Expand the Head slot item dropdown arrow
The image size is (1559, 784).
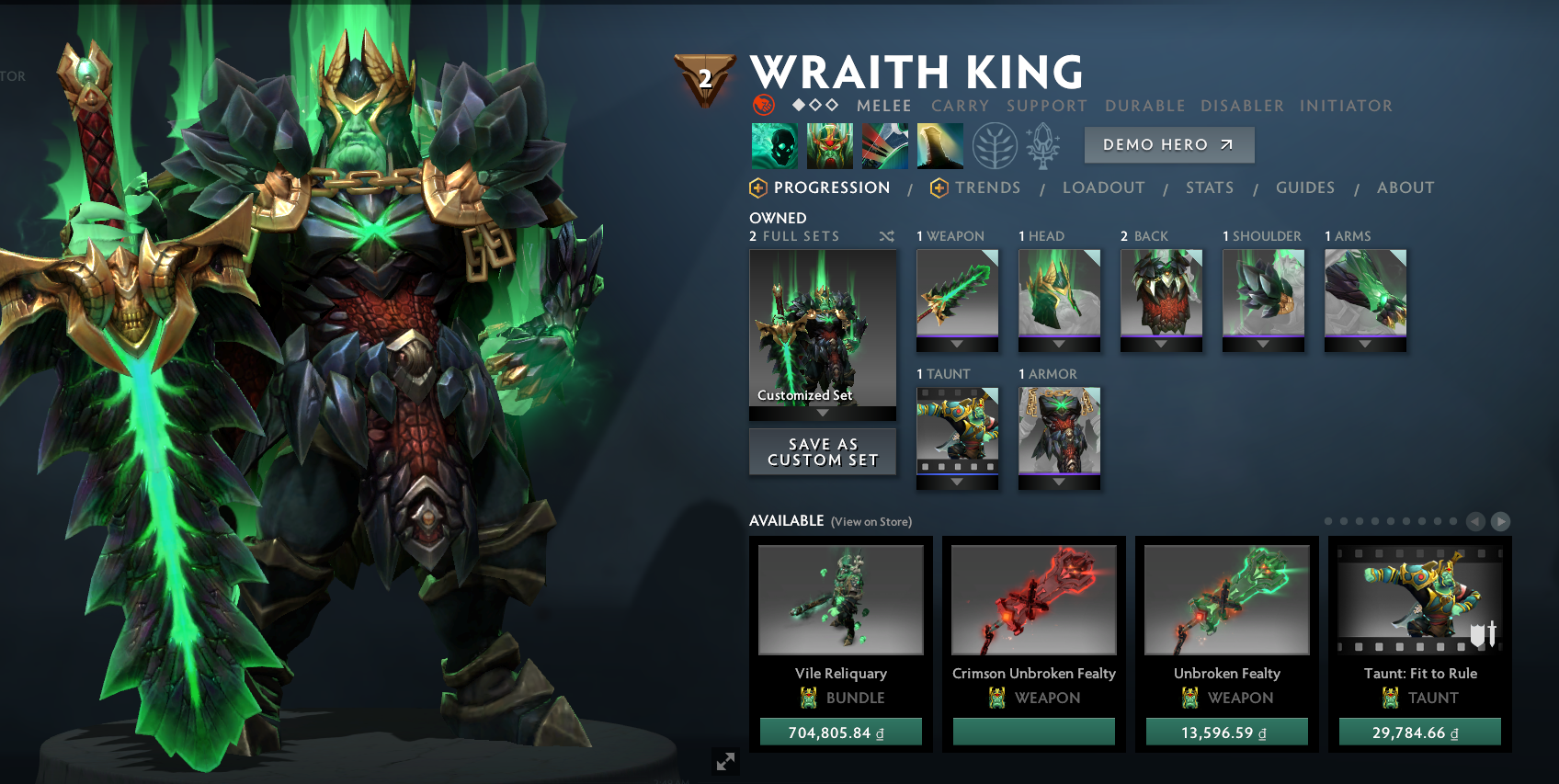point(1059,345)
